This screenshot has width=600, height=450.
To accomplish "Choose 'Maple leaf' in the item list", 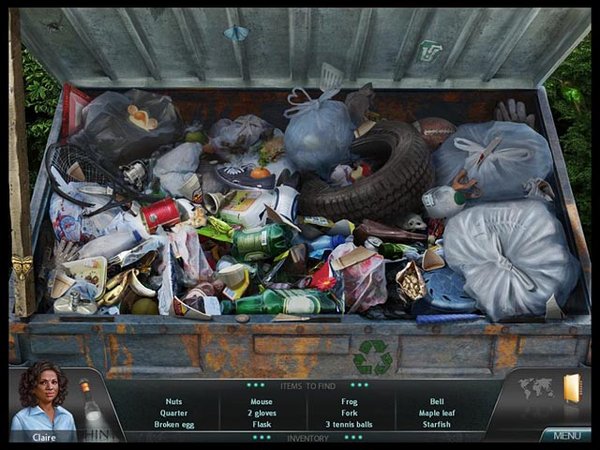I will click(x=435, y=413).
